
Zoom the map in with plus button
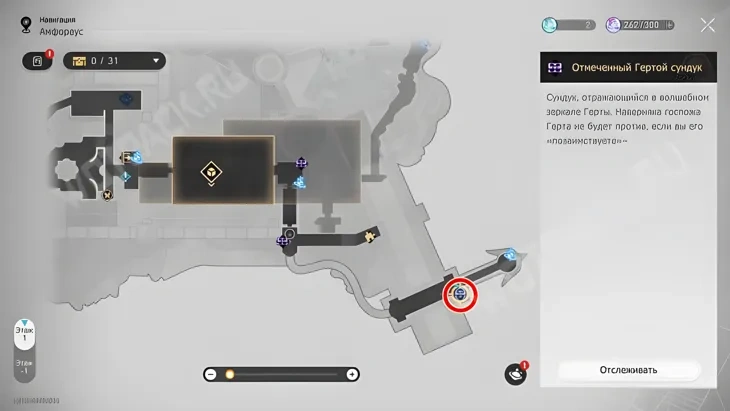pyautogui.click(x=352, y=374)
